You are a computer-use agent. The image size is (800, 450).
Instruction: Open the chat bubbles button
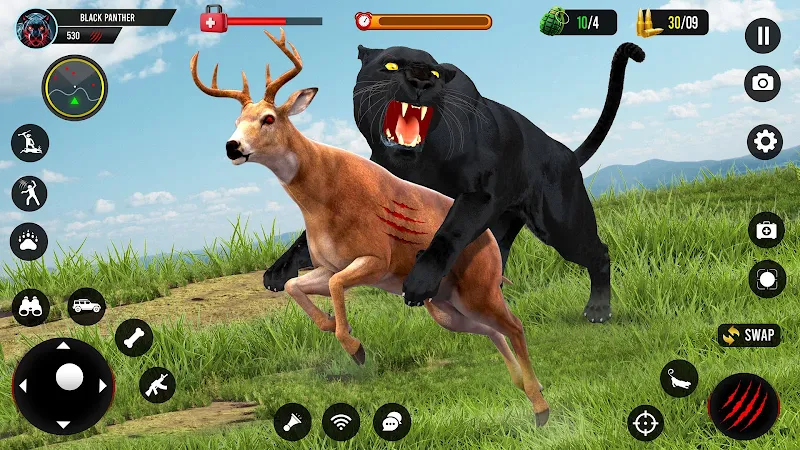tap(392, 421)
